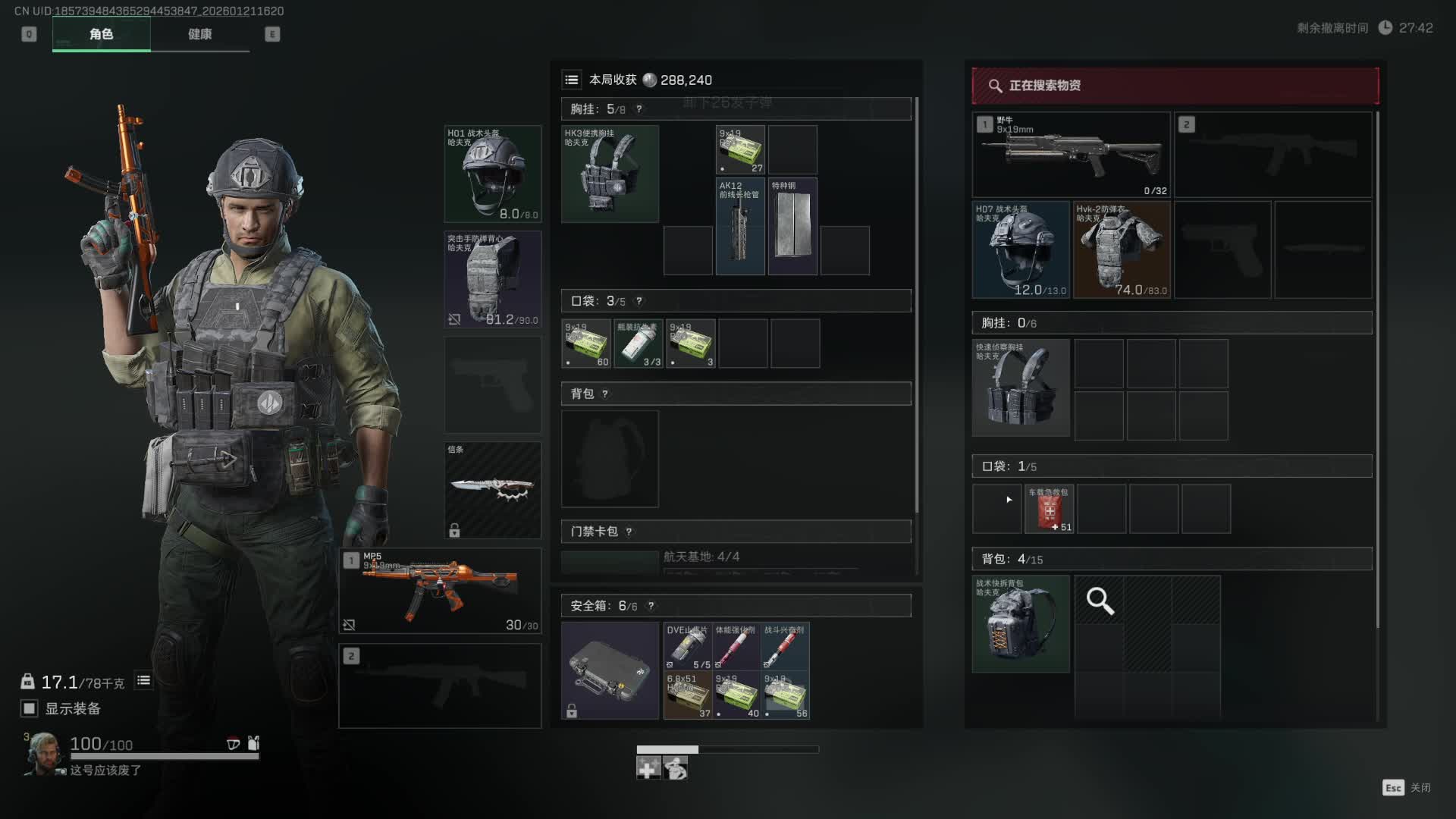The image size is (1456, 819).
Task: Close the inventory with 关闭 button
Action: 1407,788
